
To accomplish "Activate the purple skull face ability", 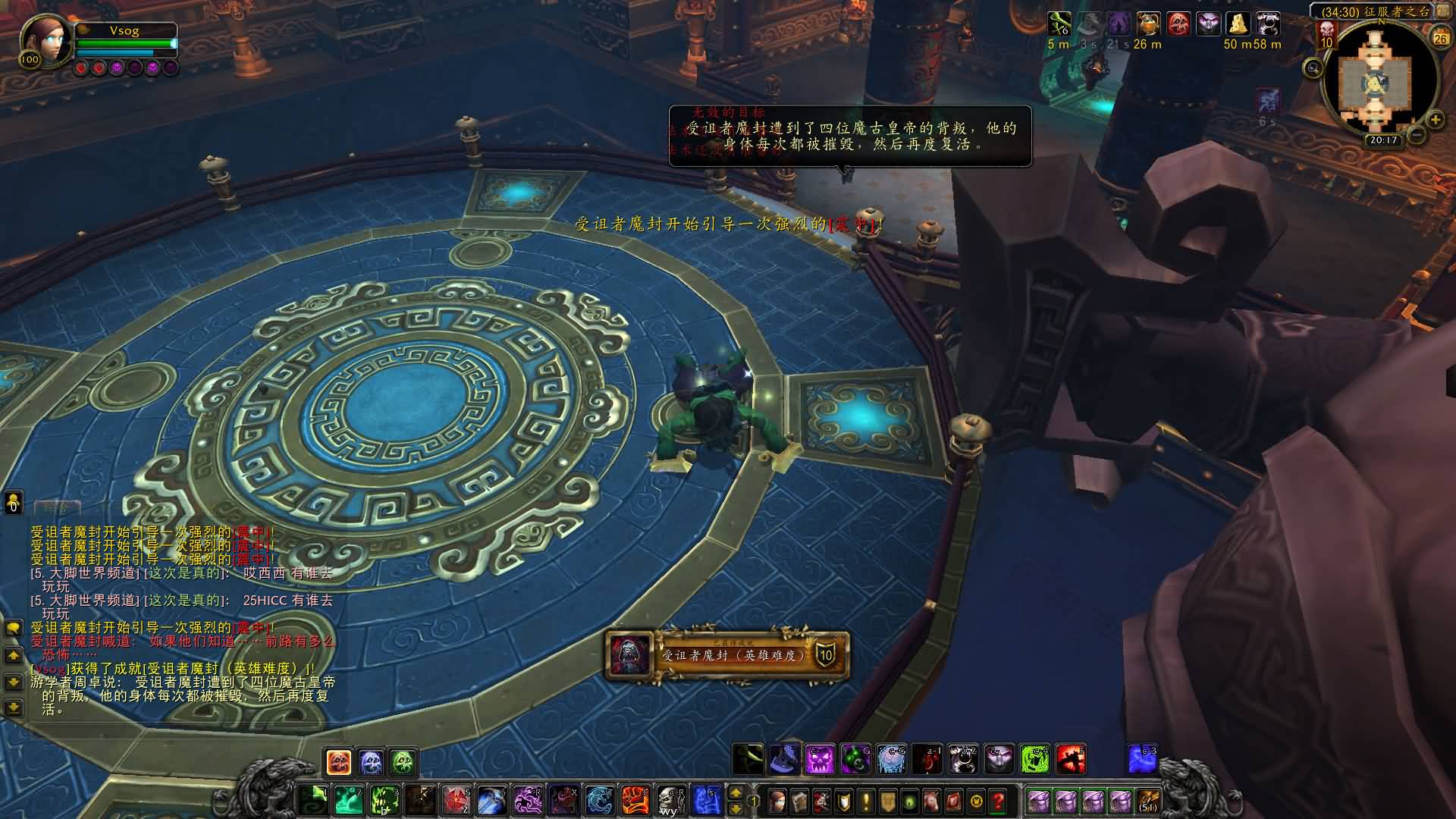I will (819, 759).
